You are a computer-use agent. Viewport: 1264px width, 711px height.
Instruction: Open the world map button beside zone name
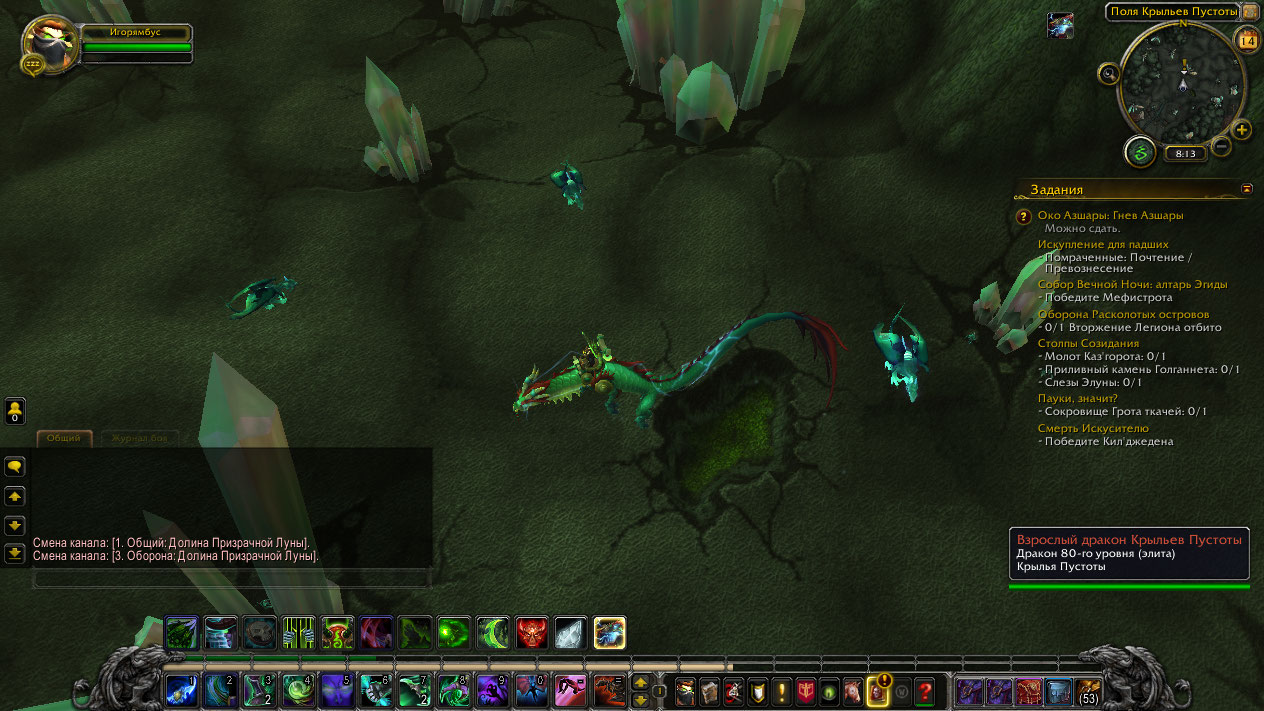click(x=1250, y=12)
